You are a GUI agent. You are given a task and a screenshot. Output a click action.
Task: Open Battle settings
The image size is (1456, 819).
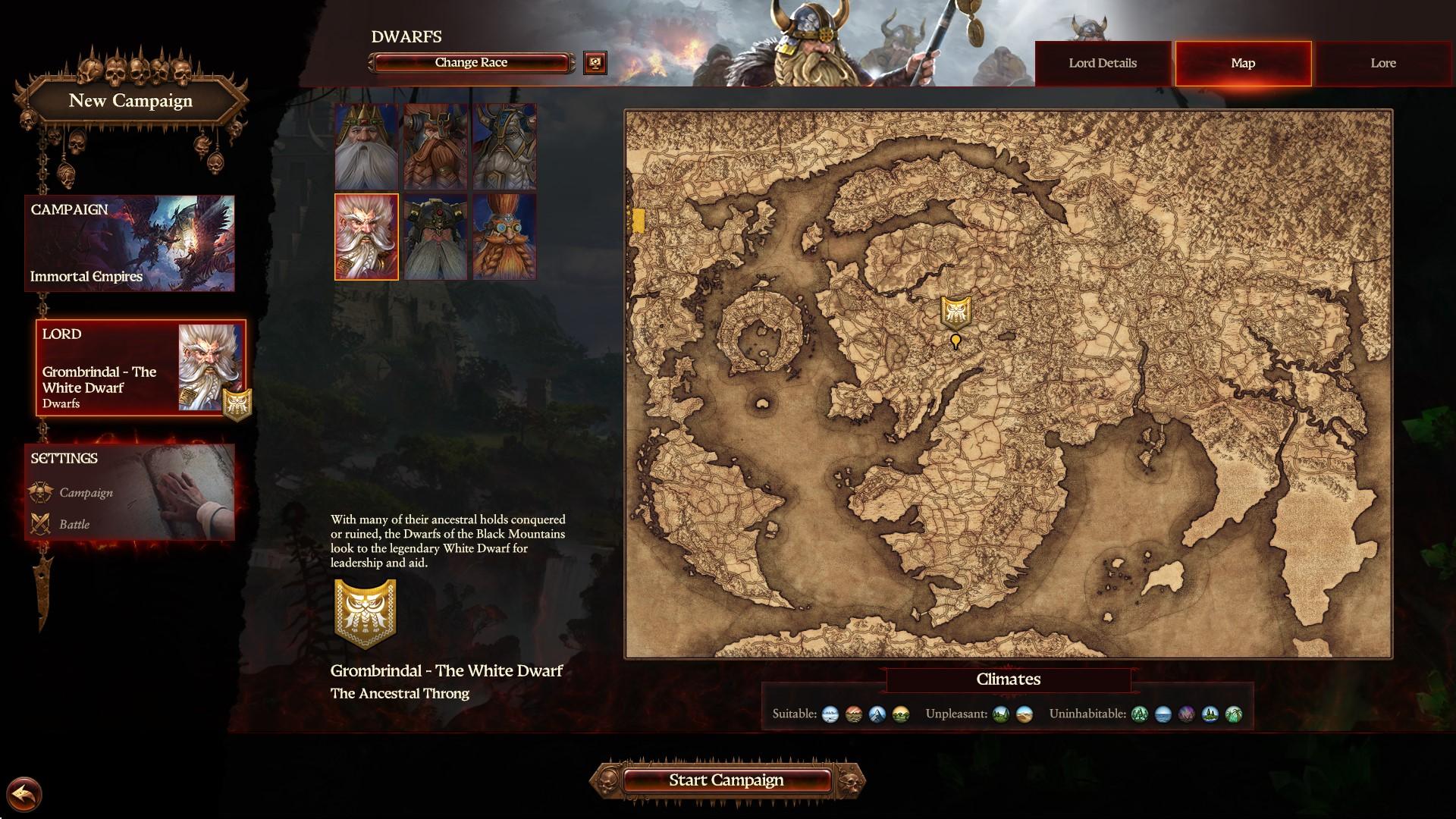click(74, 525)
